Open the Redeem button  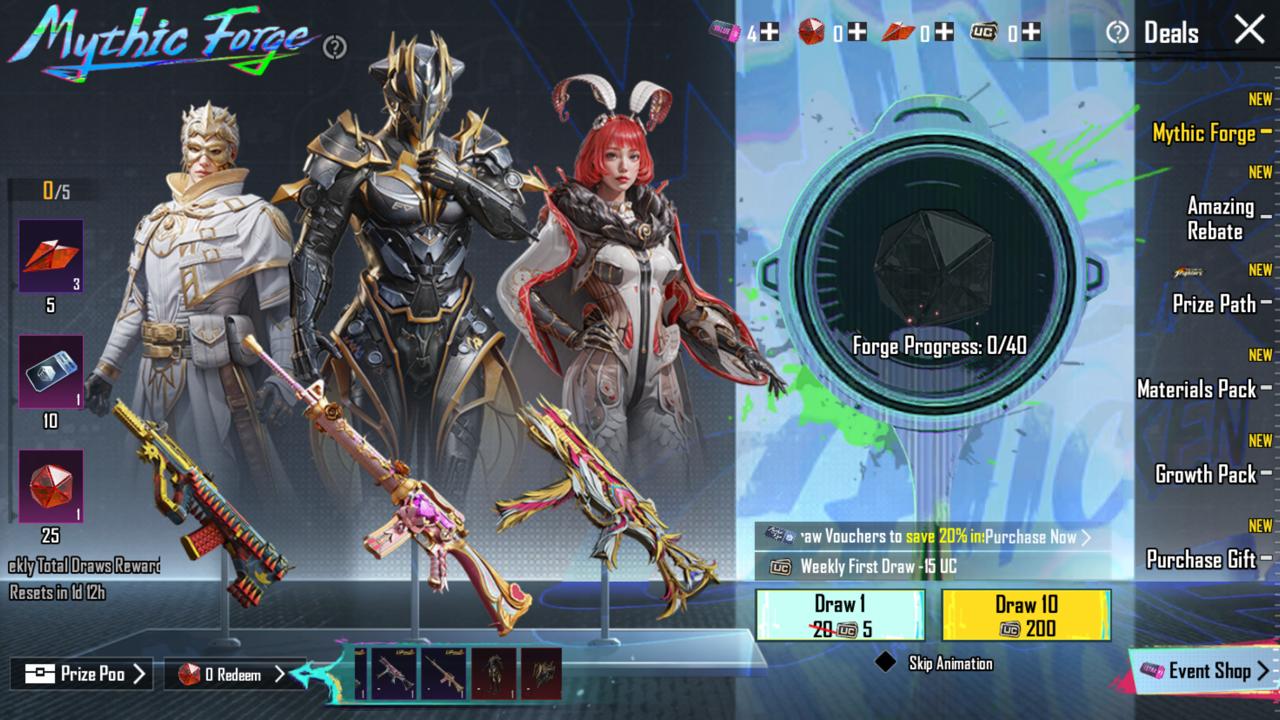pyautogui.click(x=226, y=675)
